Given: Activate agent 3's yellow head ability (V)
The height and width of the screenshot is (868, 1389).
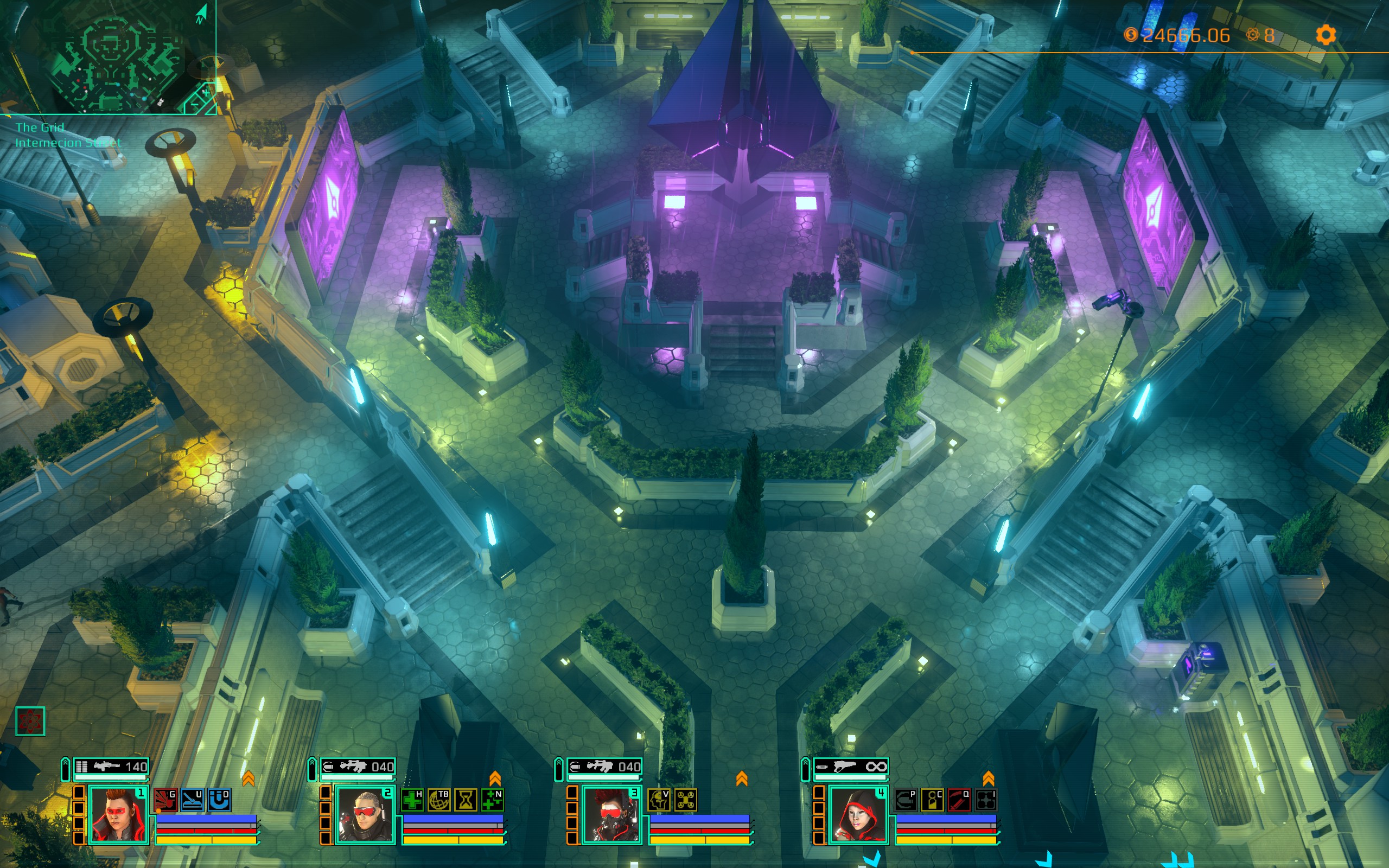Looking at the screenshot, I should tap(658, 800).
